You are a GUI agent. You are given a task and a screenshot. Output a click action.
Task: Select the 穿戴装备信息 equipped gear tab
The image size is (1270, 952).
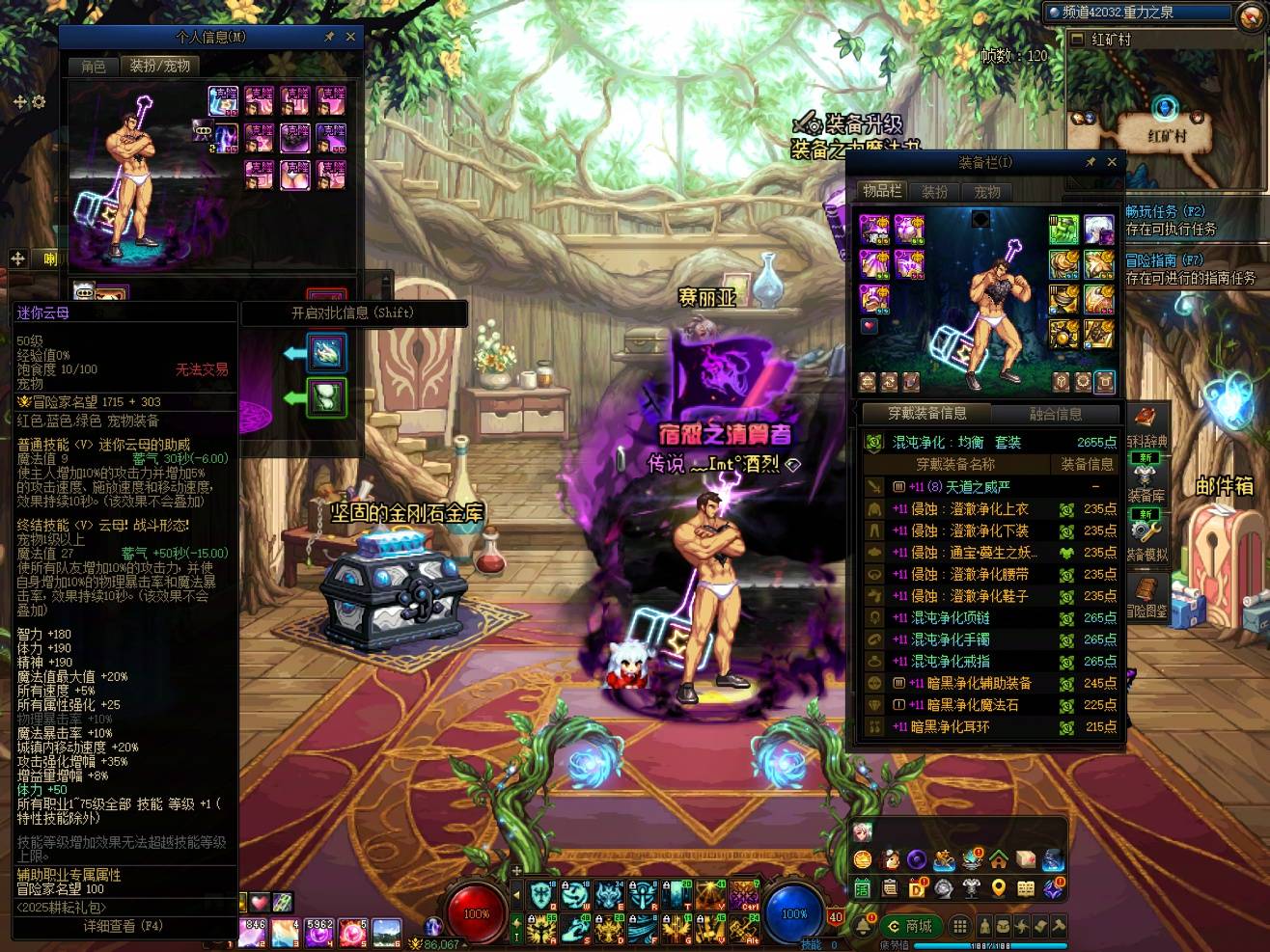926,414
